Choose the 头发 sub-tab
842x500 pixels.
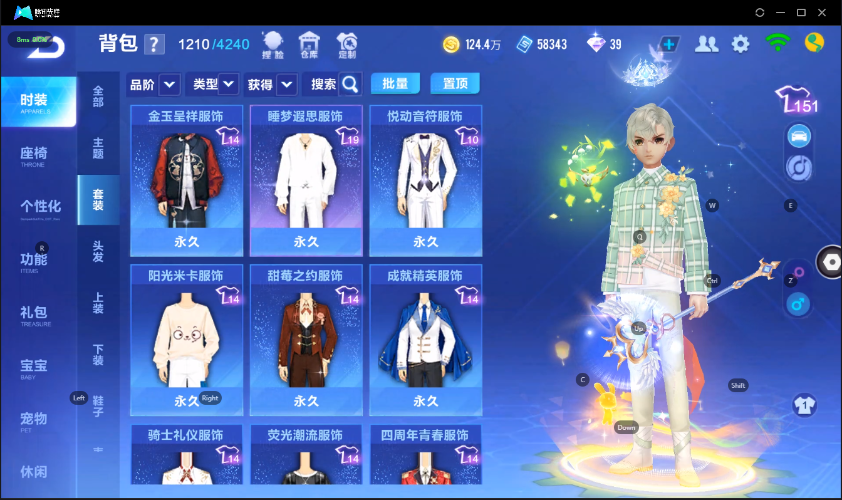tap(98, 251)
